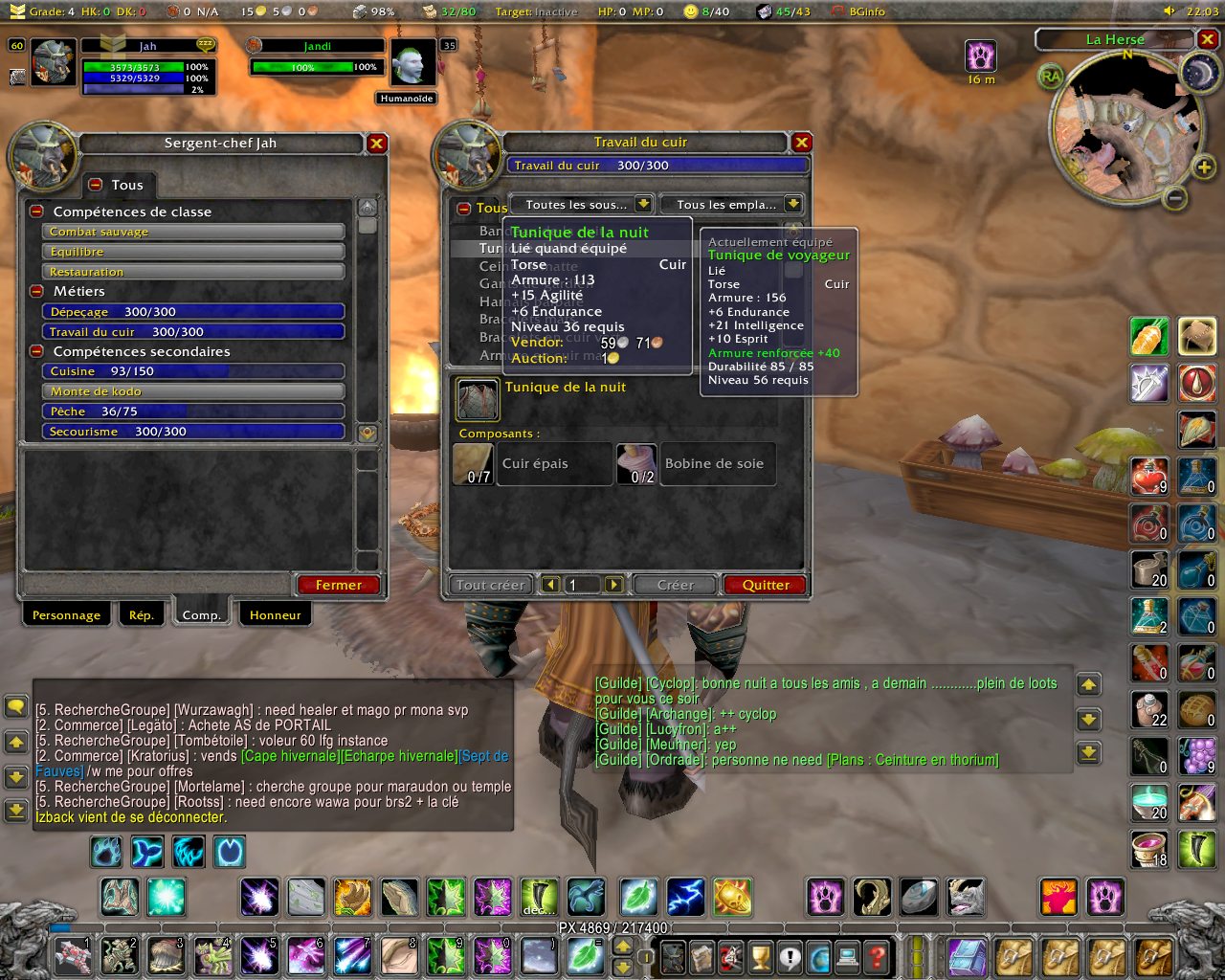Viewport: 1225px width, 980px height.
Task: Switch to the Personnage tab
Action: click(x=66, y=615)
